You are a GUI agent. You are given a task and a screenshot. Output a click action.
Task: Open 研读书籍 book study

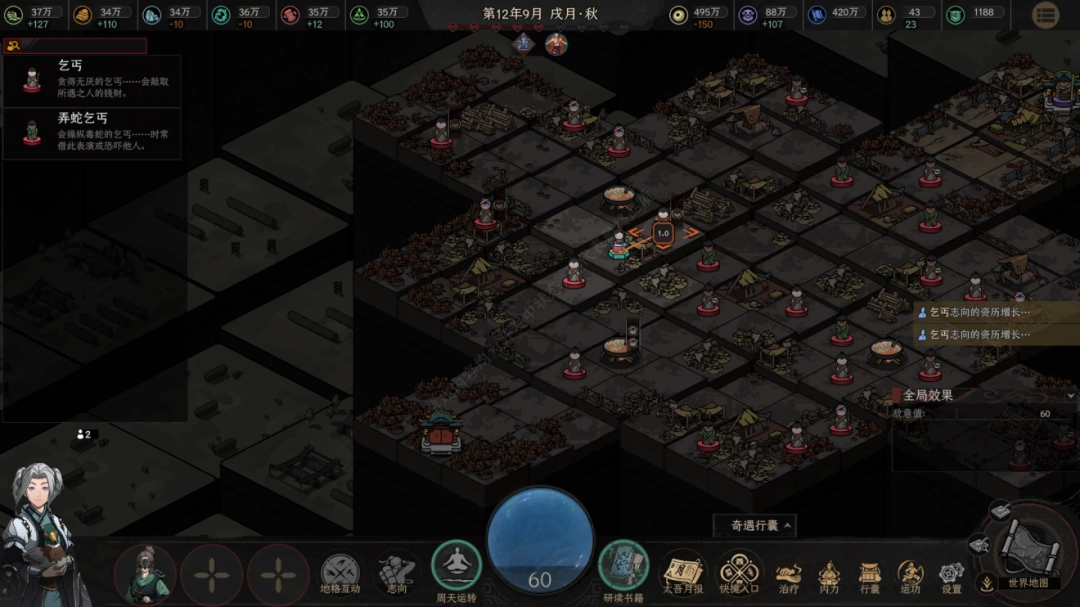[623, 567]
